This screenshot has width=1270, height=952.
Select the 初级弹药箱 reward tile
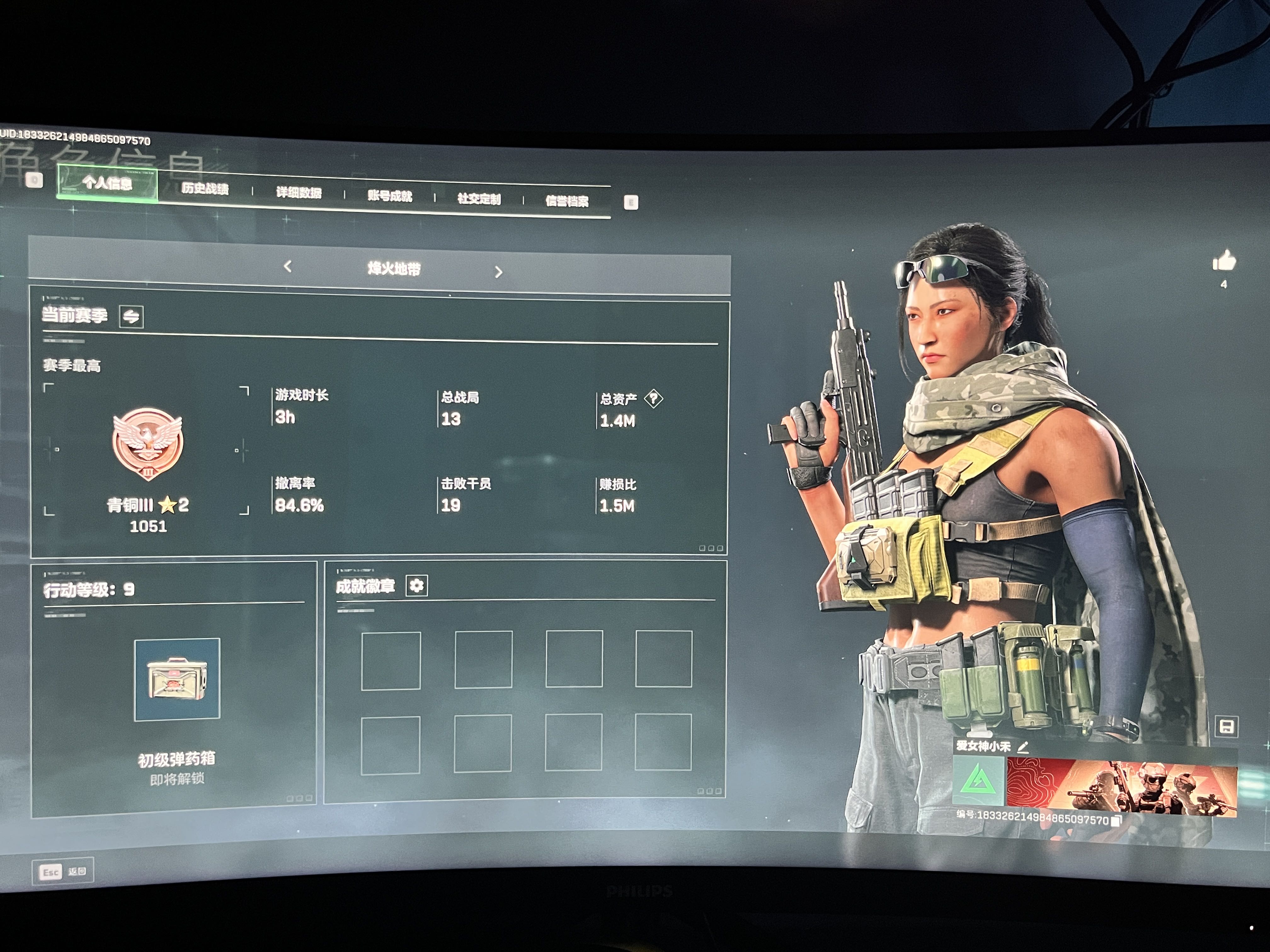pos(177,679)
